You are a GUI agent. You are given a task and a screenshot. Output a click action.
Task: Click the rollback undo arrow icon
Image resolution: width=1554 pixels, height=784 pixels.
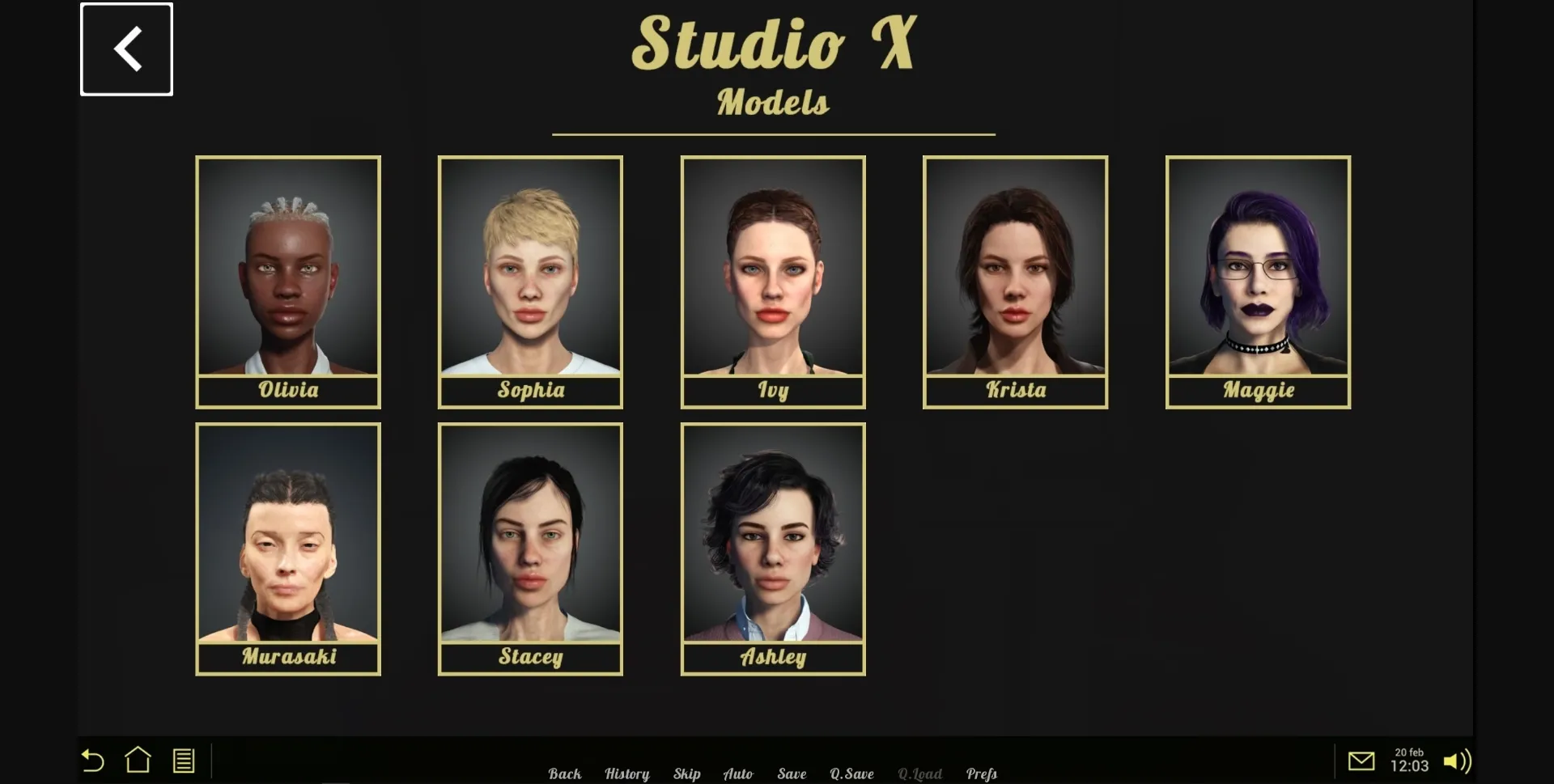coord(92,761)
